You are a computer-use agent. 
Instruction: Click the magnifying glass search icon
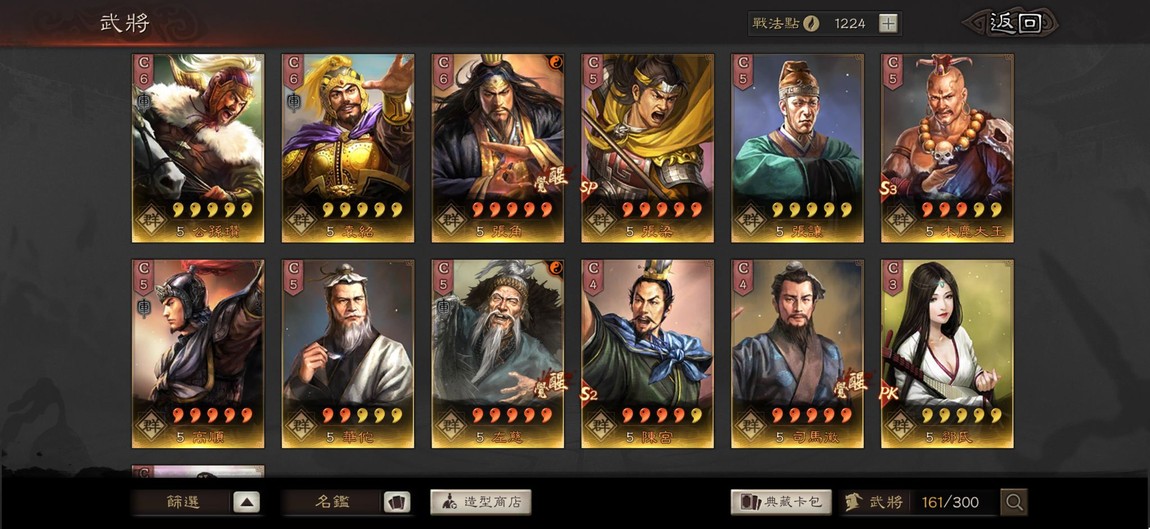[x=1013, y=502]
